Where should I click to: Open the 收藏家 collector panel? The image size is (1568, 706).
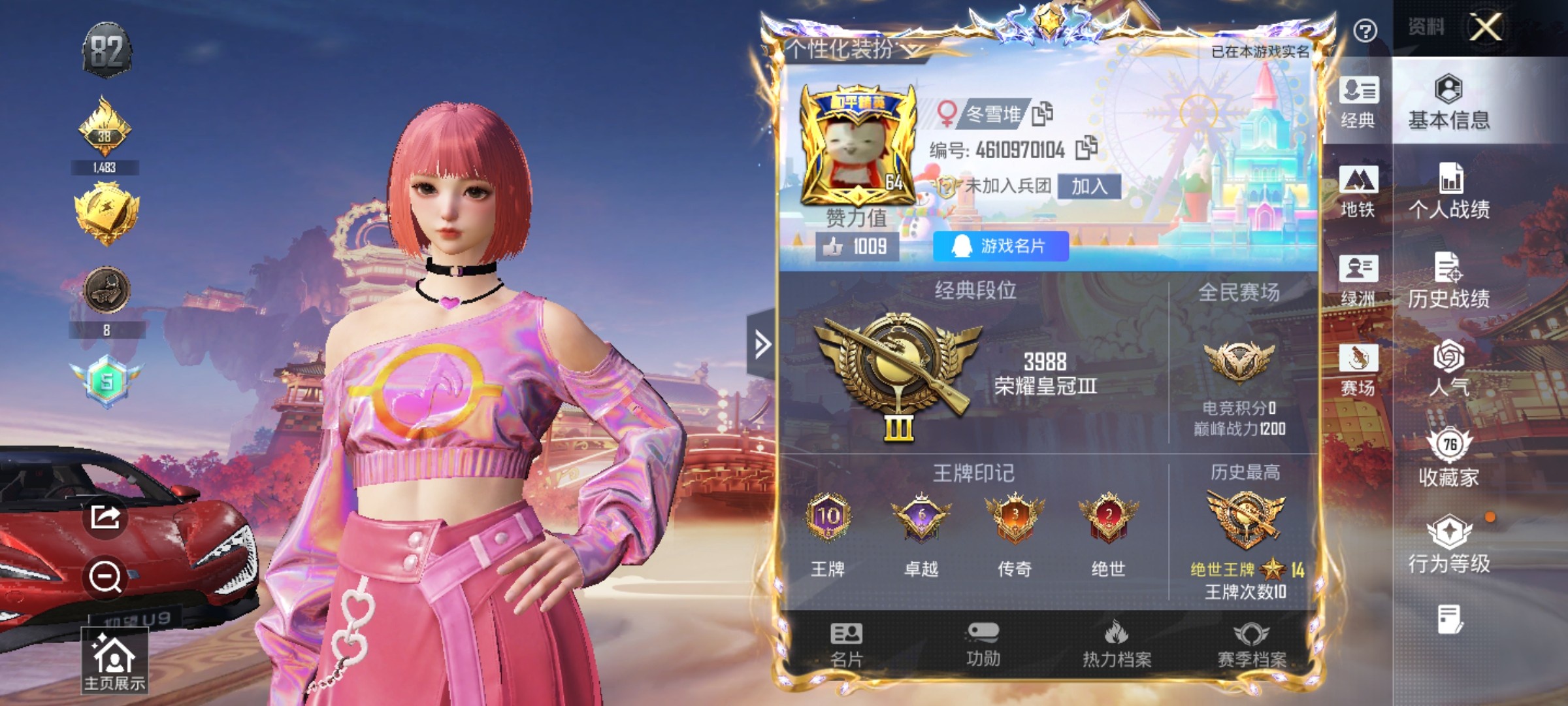pyautogui.click(x=1450, y=459)
